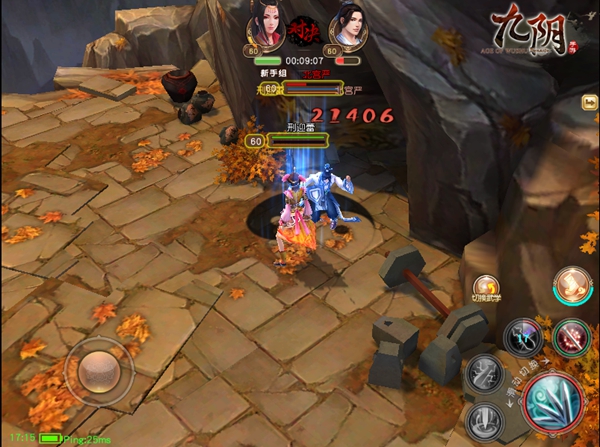Trigger the greyed-out ground stab skill

tap(484, 418)
